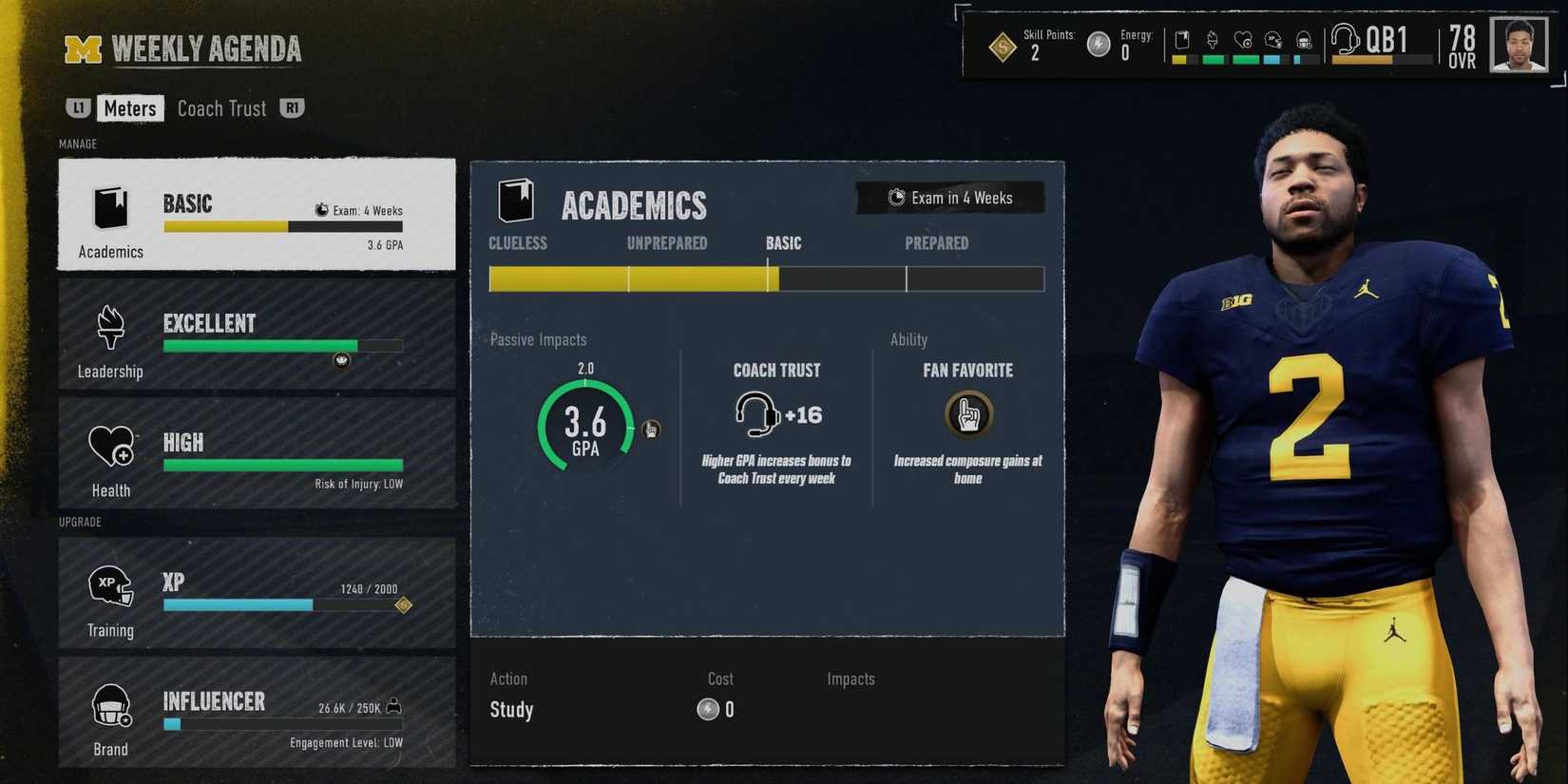Click the Energy lightning icon

(1098, 43)
